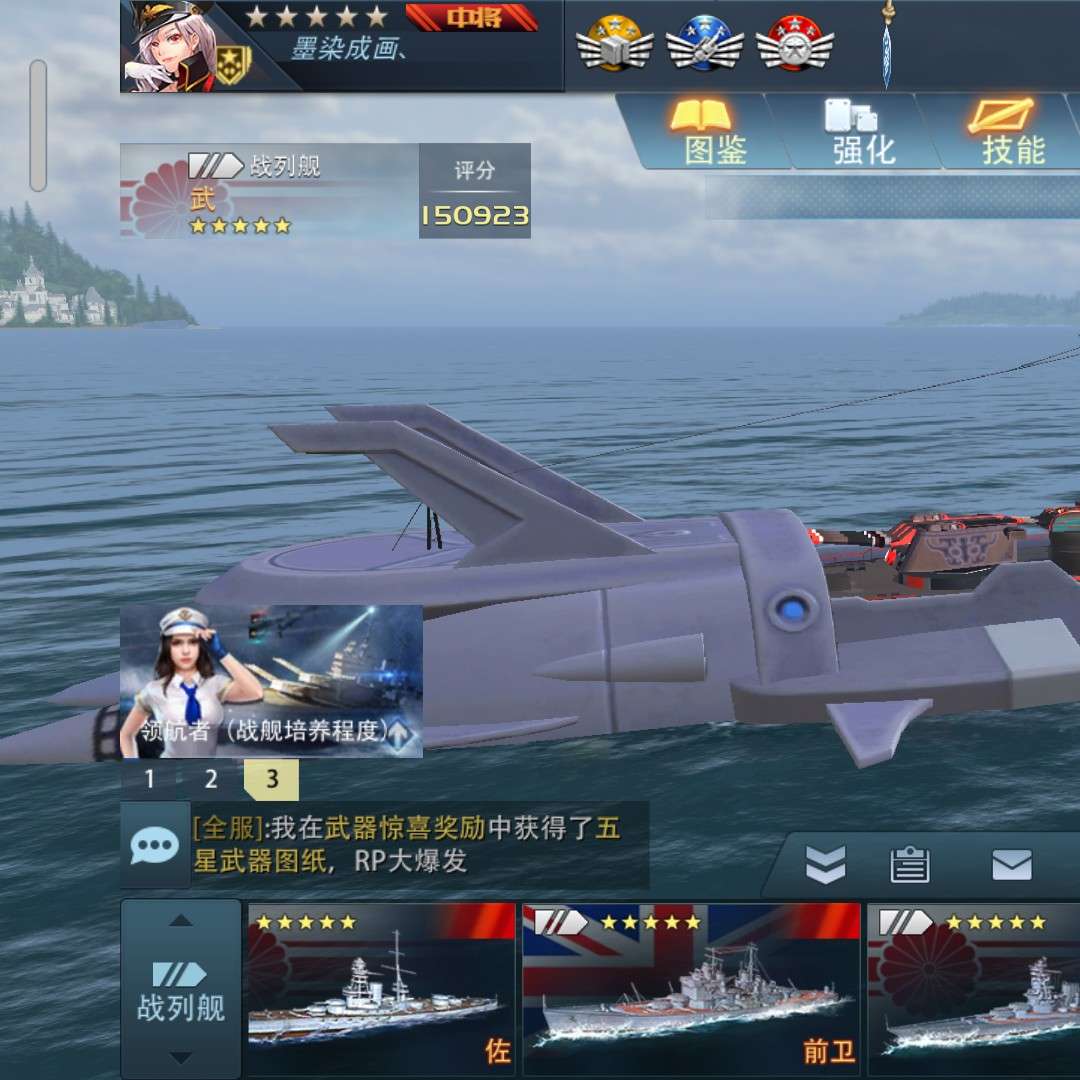This screenshot has width=1080, height=1080.
Task: Select page 3 tab
Action: (271, 780)
